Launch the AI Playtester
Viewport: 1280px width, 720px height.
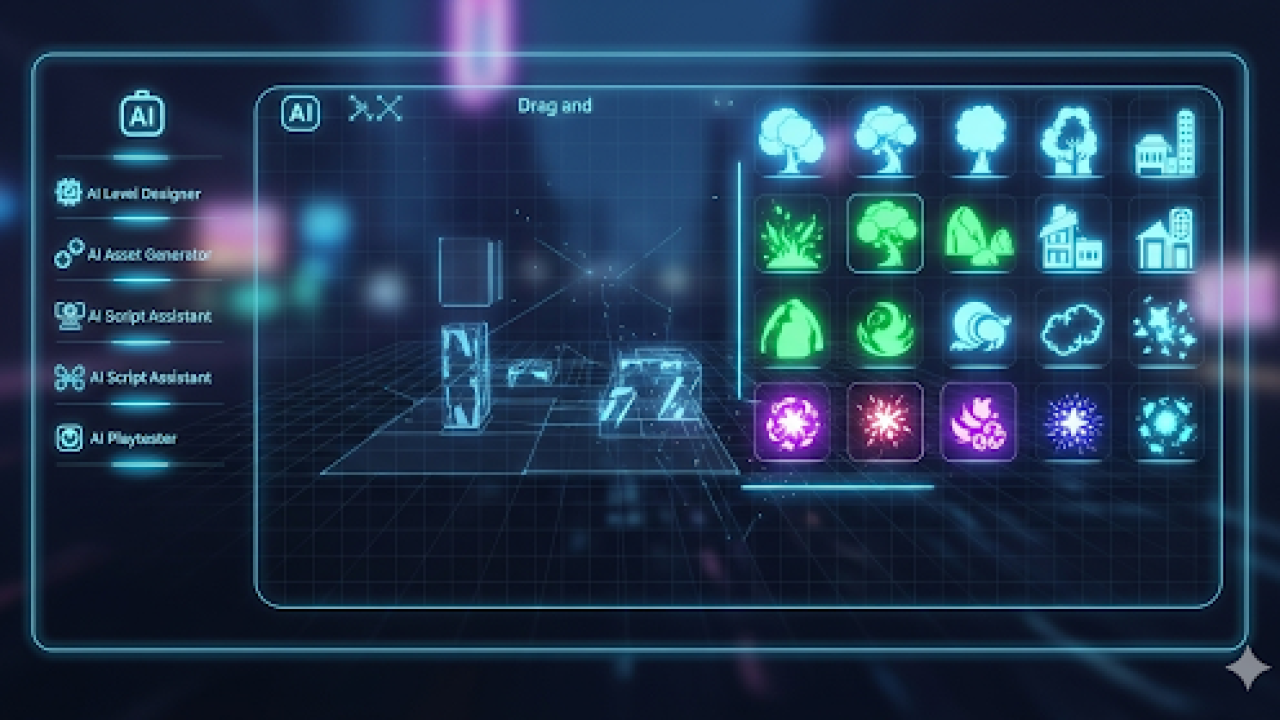tap(120, 438)
